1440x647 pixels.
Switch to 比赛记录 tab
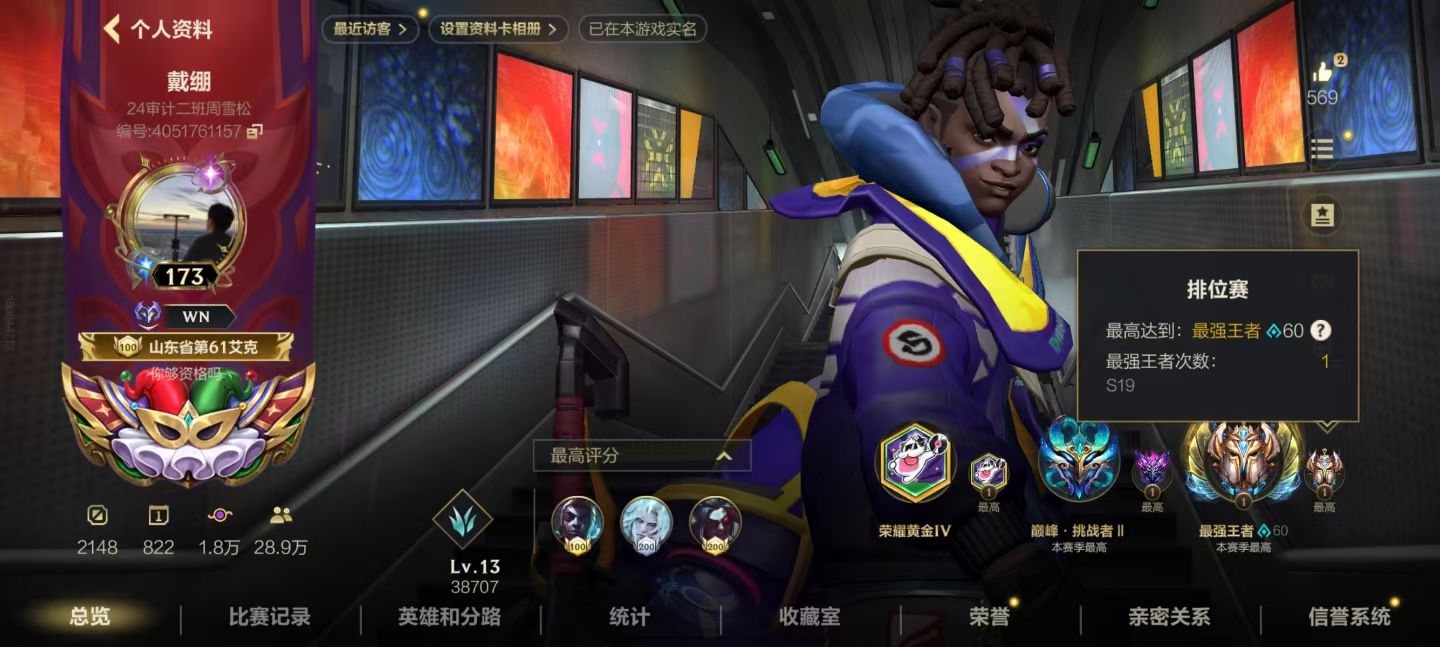(x=269, y=617)
